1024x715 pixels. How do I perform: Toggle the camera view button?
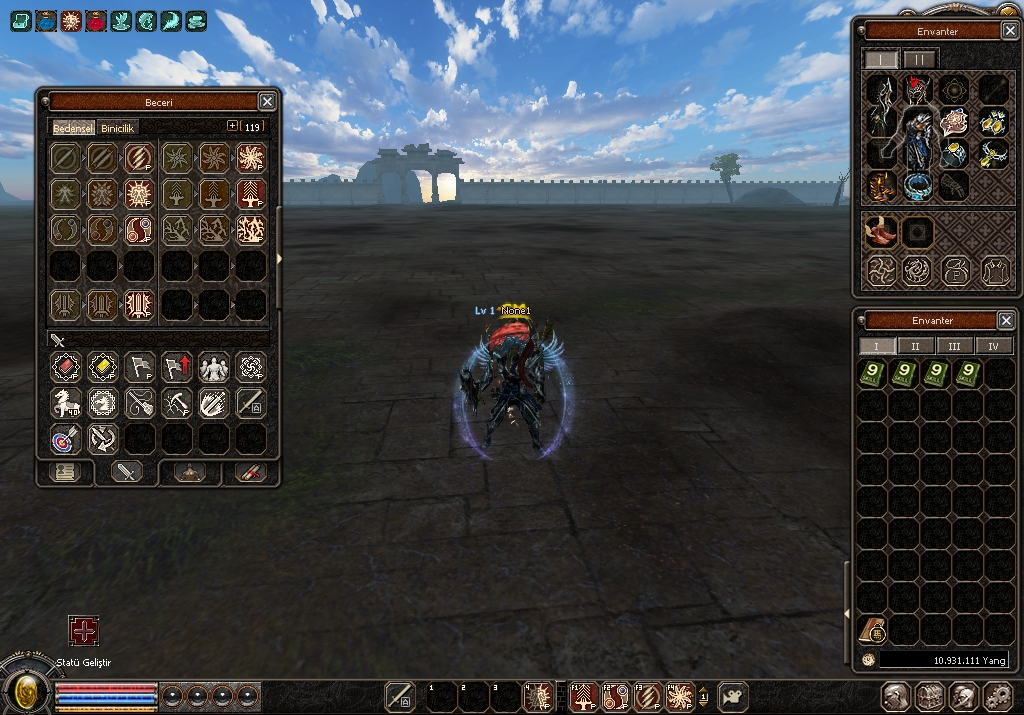(734, 695)
